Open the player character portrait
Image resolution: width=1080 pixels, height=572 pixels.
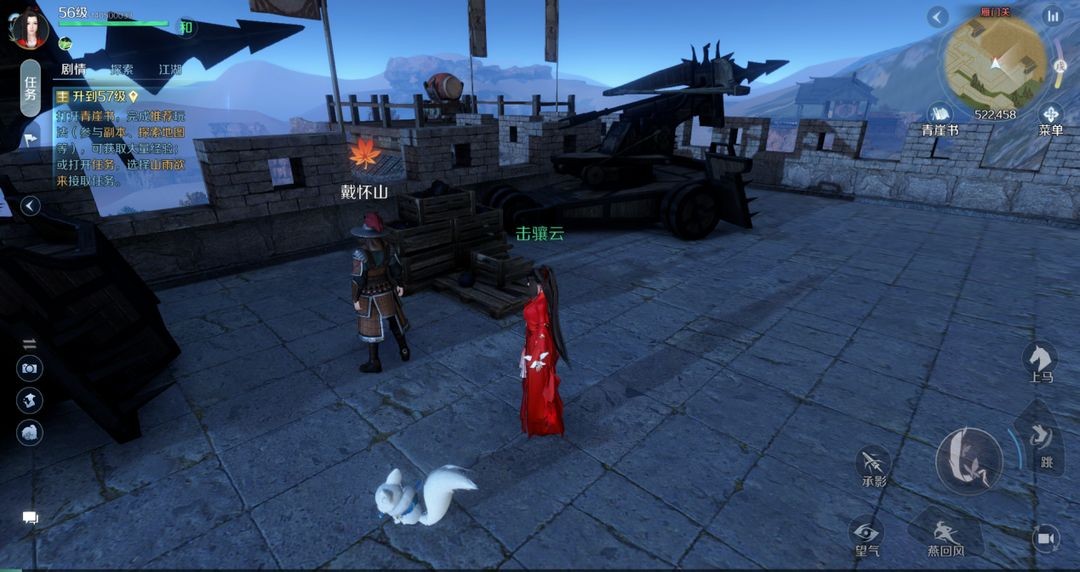click(29, 27)
